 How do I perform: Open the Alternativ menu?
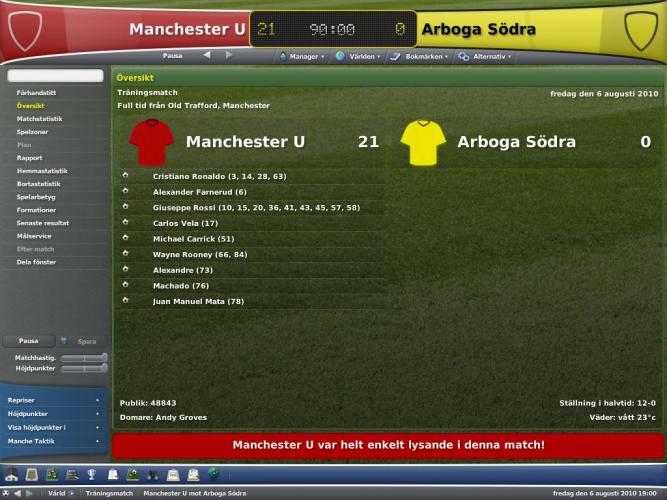pyautogui.click(x=485, y=56)
